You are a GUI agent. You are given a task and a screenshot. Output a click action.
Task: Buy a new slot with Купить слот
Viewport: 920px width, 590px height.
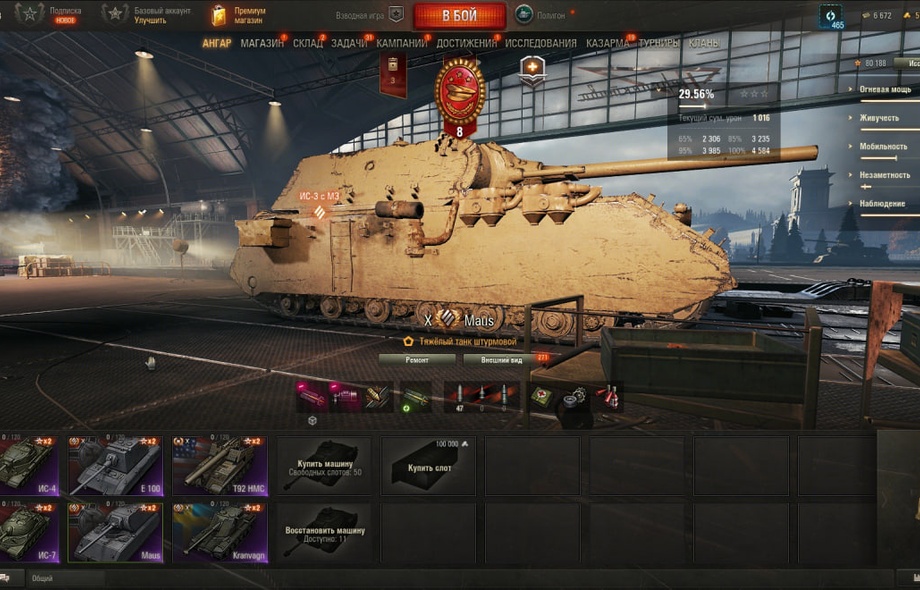[428, 465]
